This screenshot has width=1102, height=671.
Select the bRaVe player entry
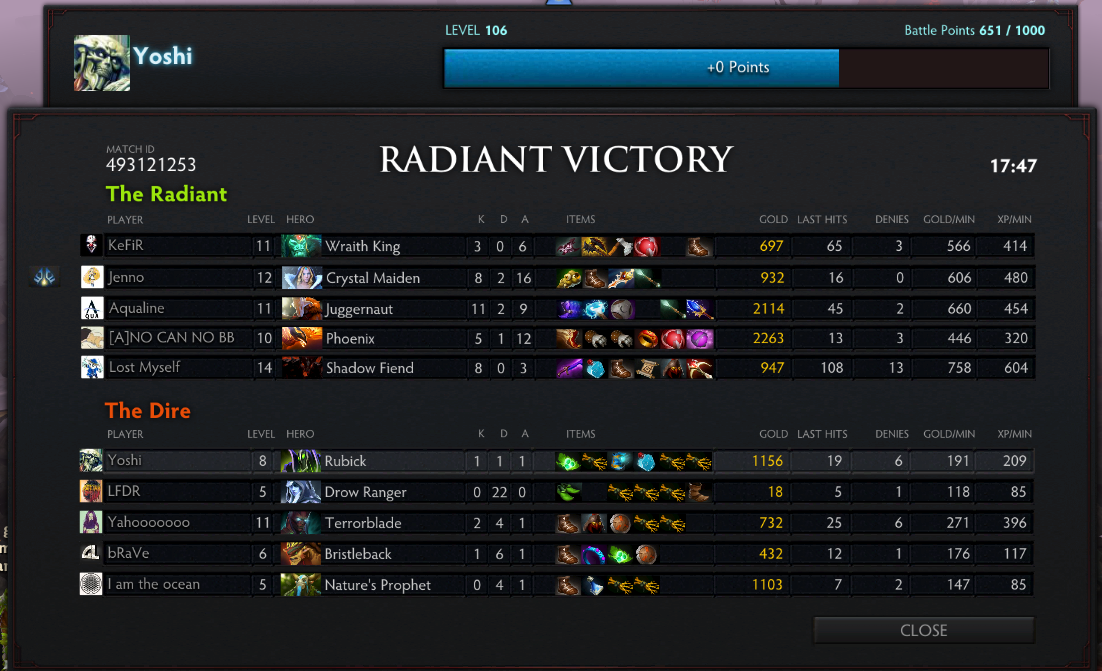pyautogui.click(x=128, y=553)
